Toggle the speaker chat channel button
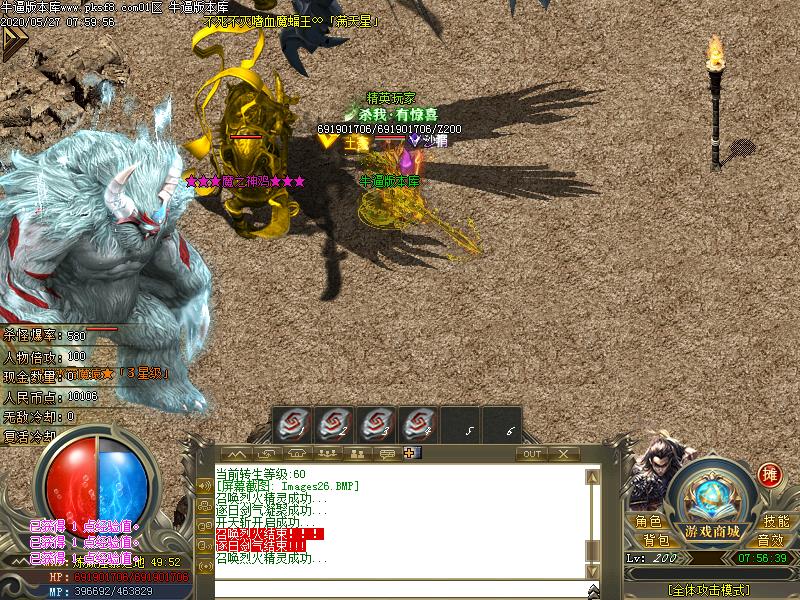 click(204, 486)
